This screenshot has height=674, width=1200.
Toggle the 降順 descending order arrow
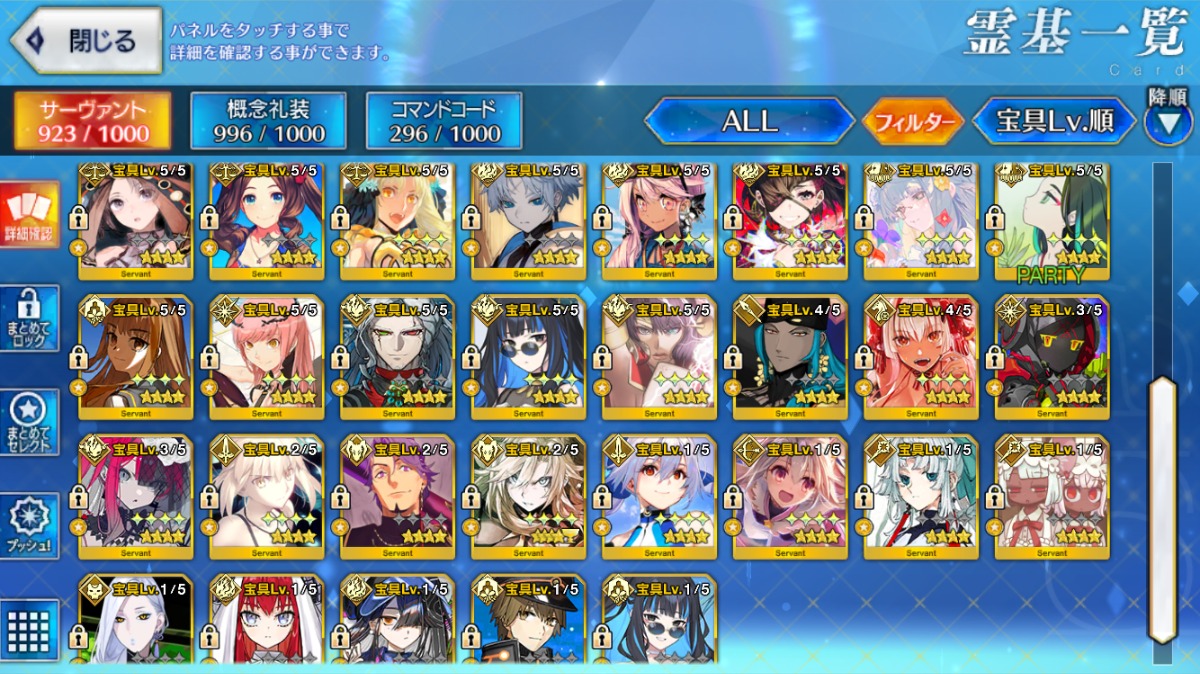coord(1167,123)
